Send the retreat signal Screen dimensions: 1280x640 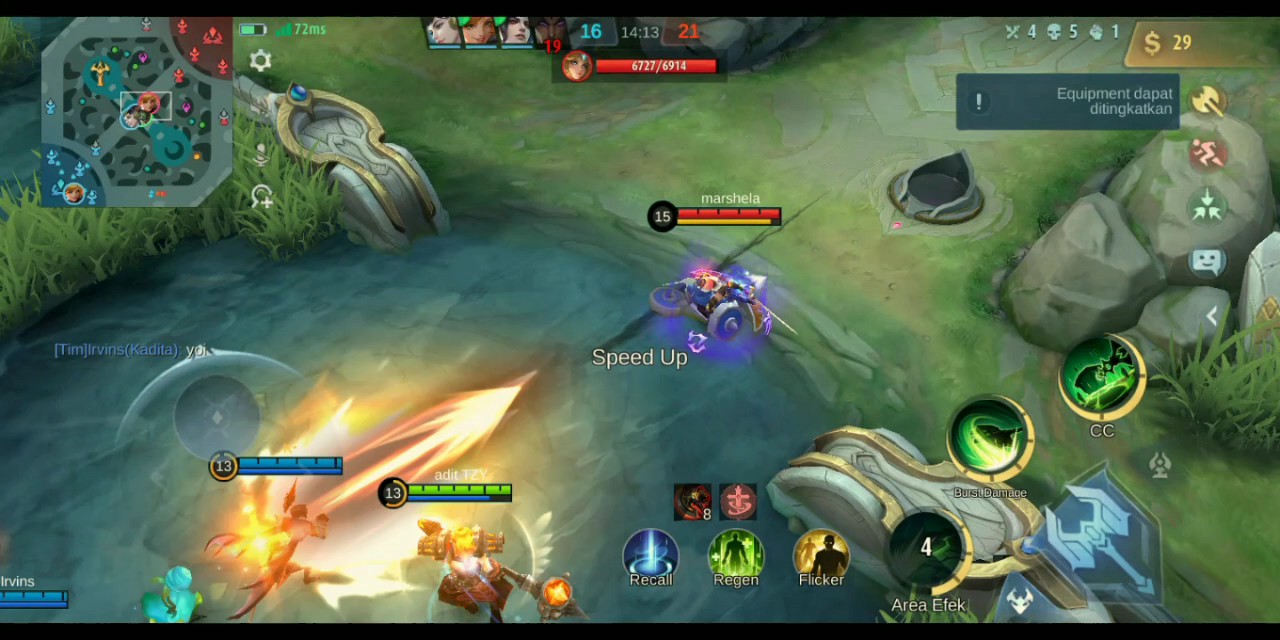pyautogui.click(x=1208, y=154)
